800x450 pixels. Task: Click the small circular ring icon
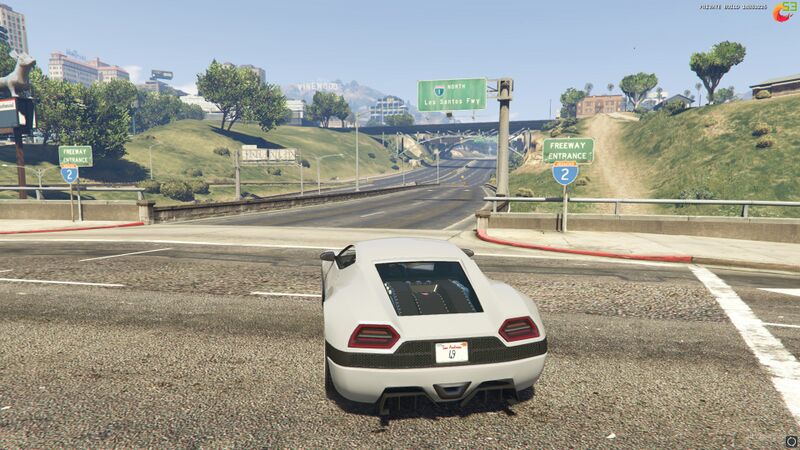790,440
